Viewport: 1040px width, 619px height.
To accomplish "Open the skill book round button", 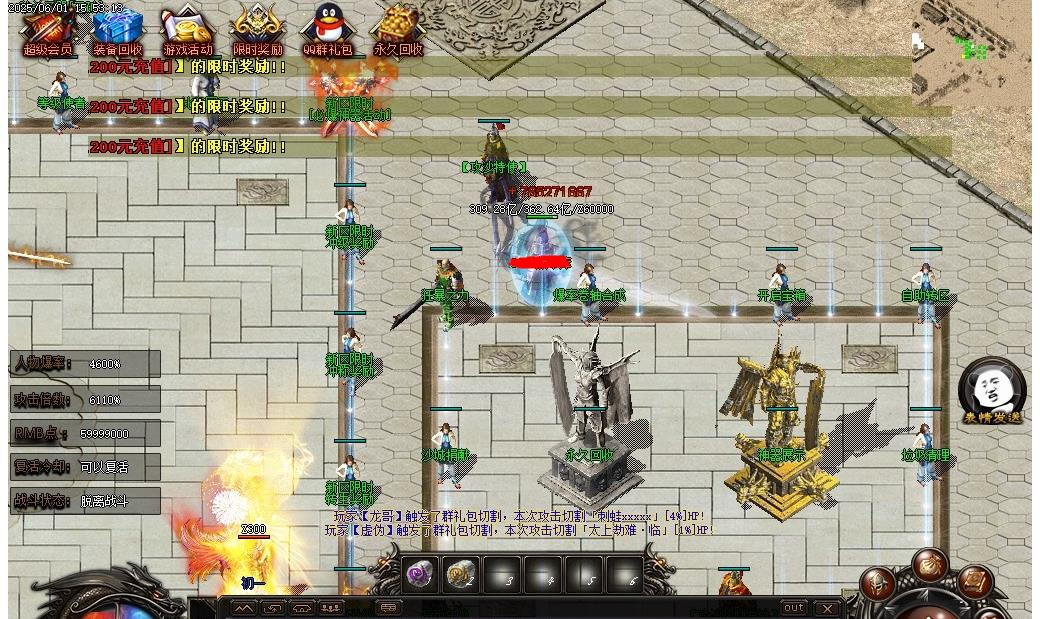I will pyautogui.click(x=975, y=581).
